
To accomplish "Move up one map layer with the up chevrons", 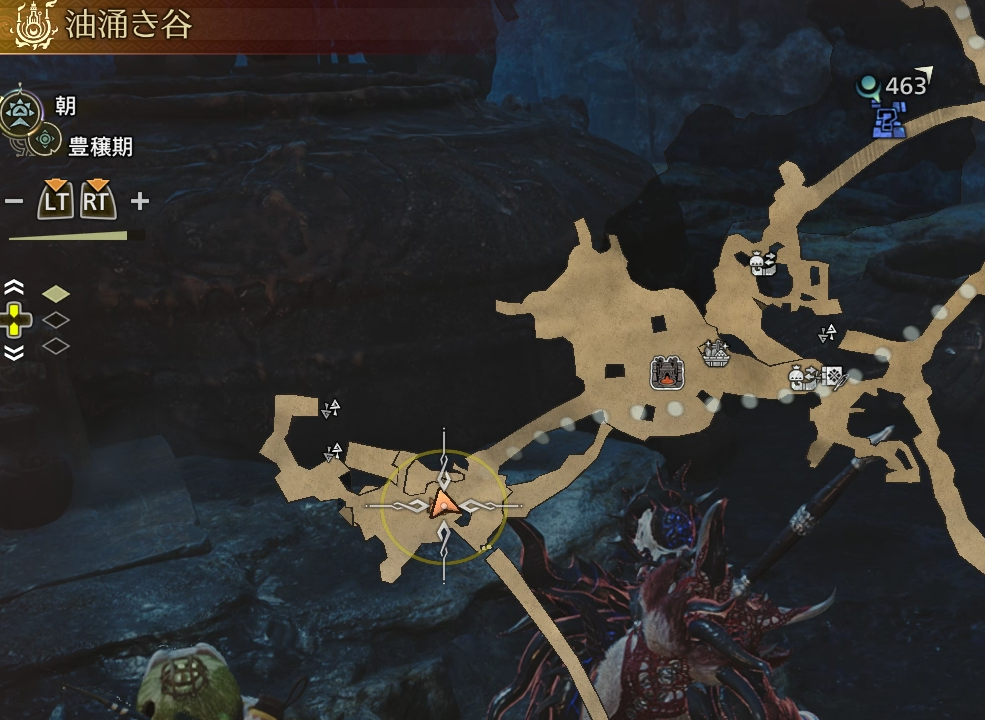I will point(14,289).
